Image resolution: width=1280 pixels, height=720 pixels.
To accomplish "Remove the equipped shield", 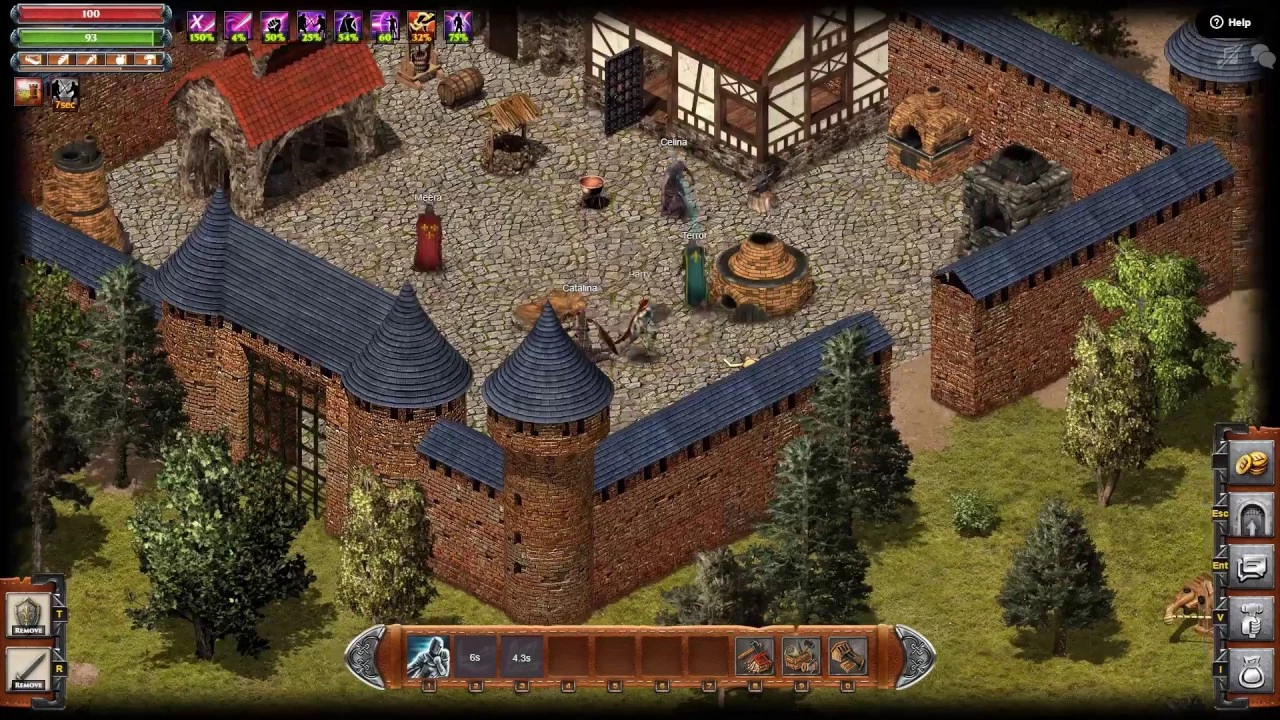I will [28, 614].
